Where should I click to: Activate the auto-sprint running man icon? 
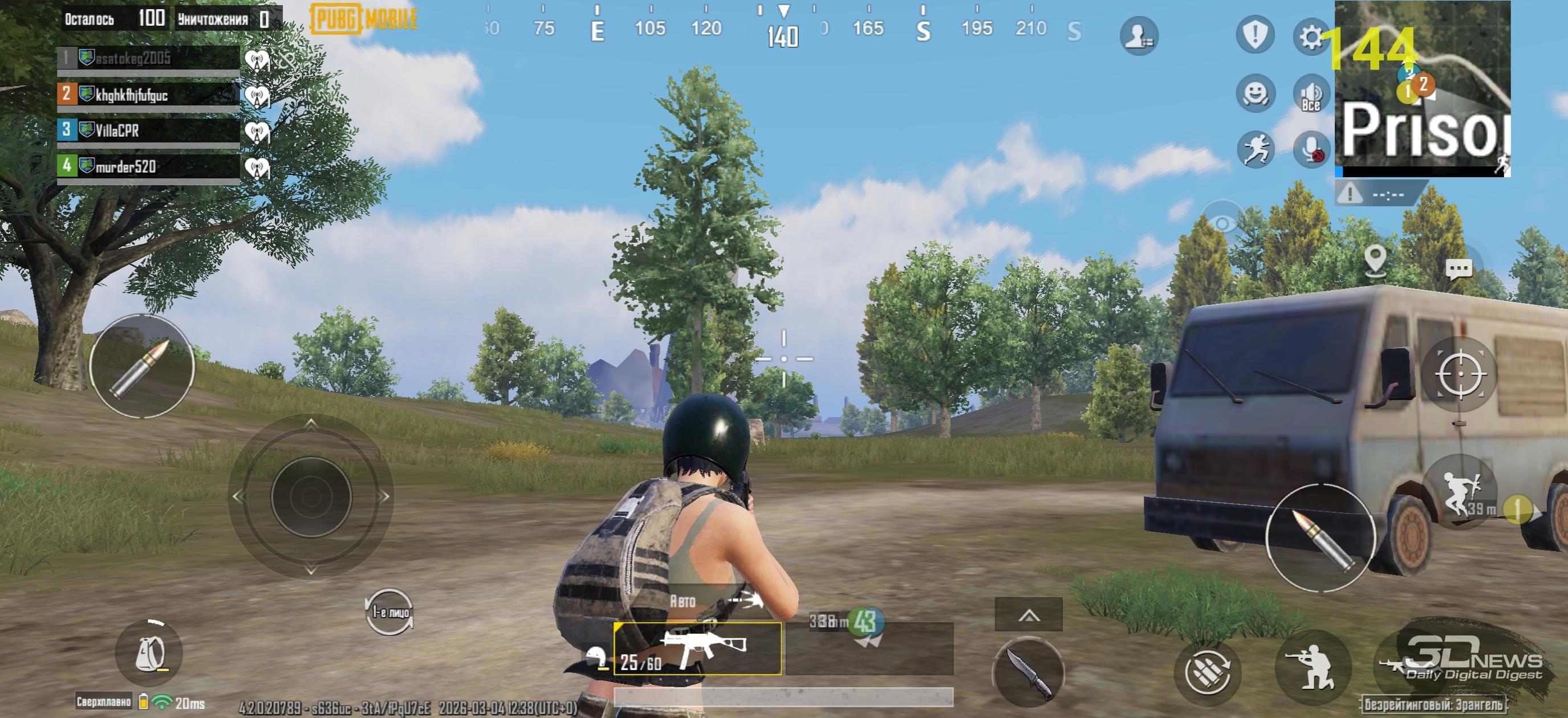coord(1255,150)
